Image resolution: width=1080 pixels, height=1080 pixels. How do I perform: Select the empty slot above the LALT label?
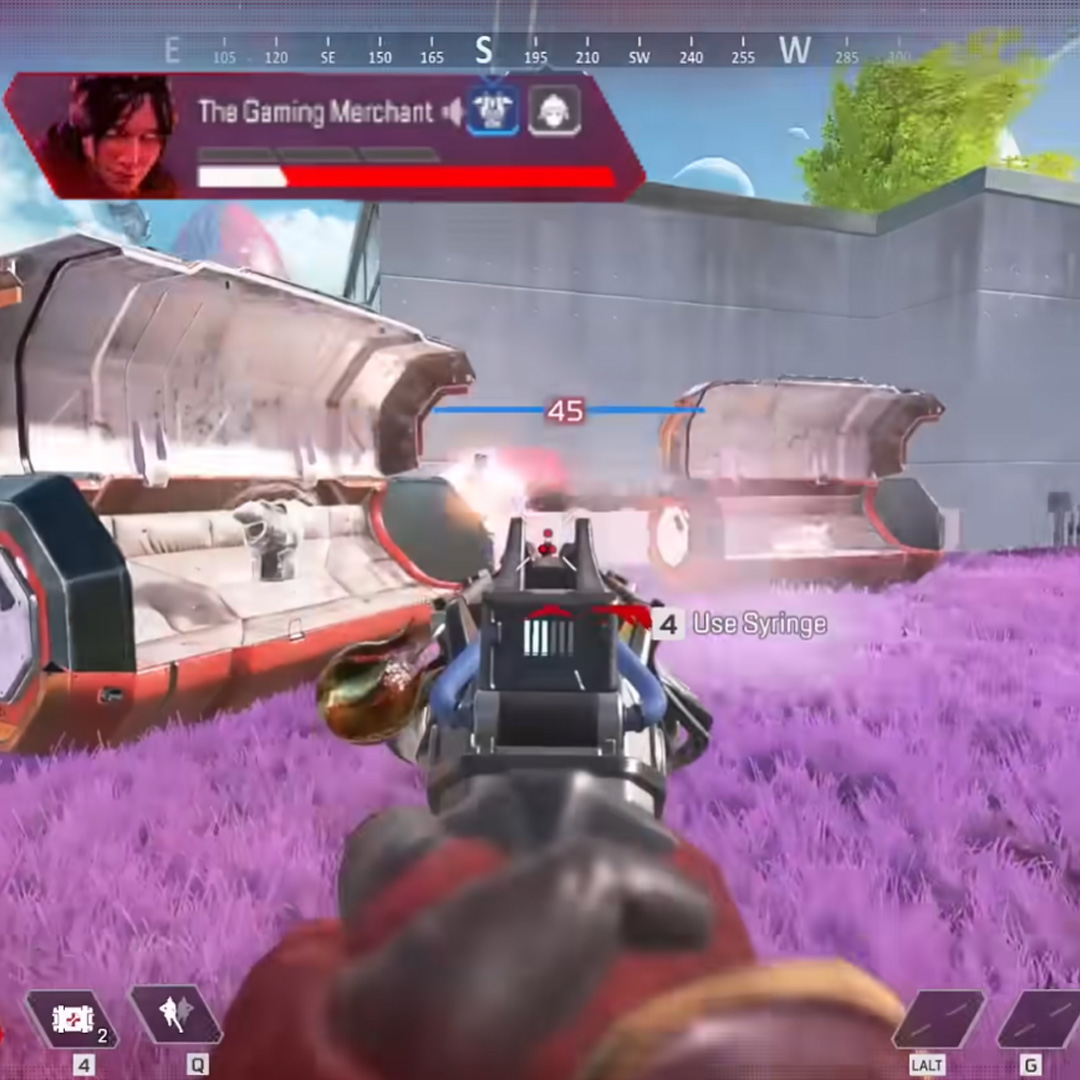938,1019
